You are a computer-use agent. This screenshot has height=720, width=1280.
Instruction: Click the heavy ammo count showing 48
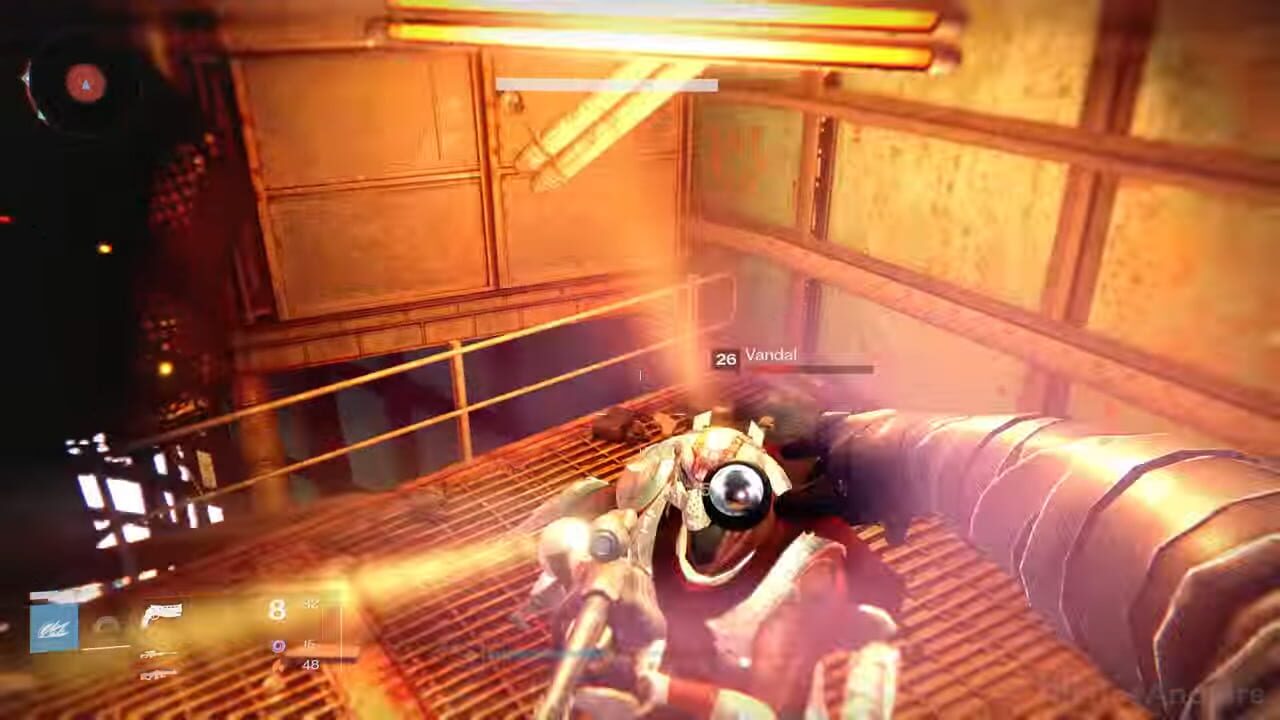click(309, 663)
